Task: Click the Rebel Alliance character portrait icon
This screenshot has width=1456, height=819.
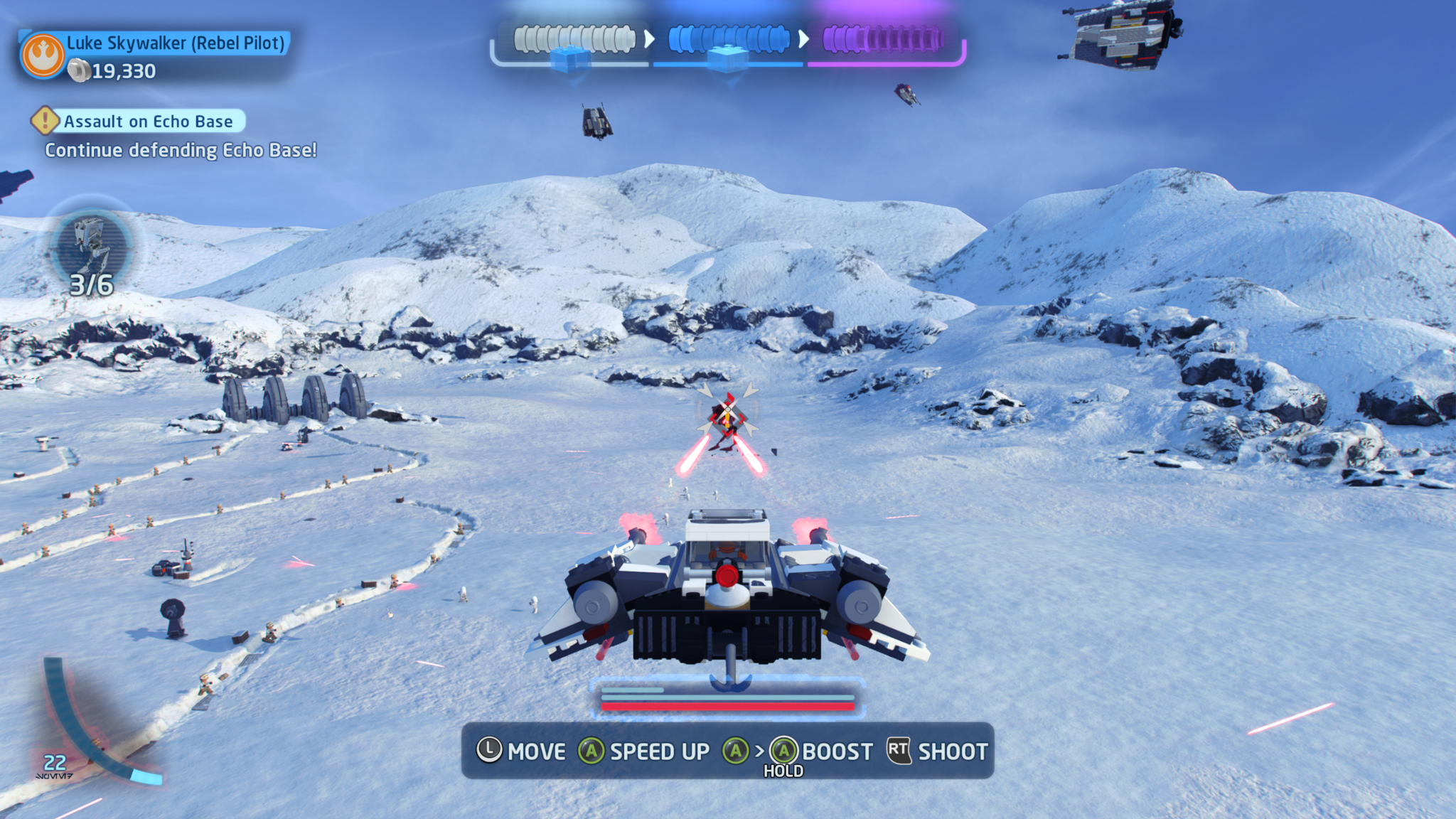Action: tap(43, 55)
